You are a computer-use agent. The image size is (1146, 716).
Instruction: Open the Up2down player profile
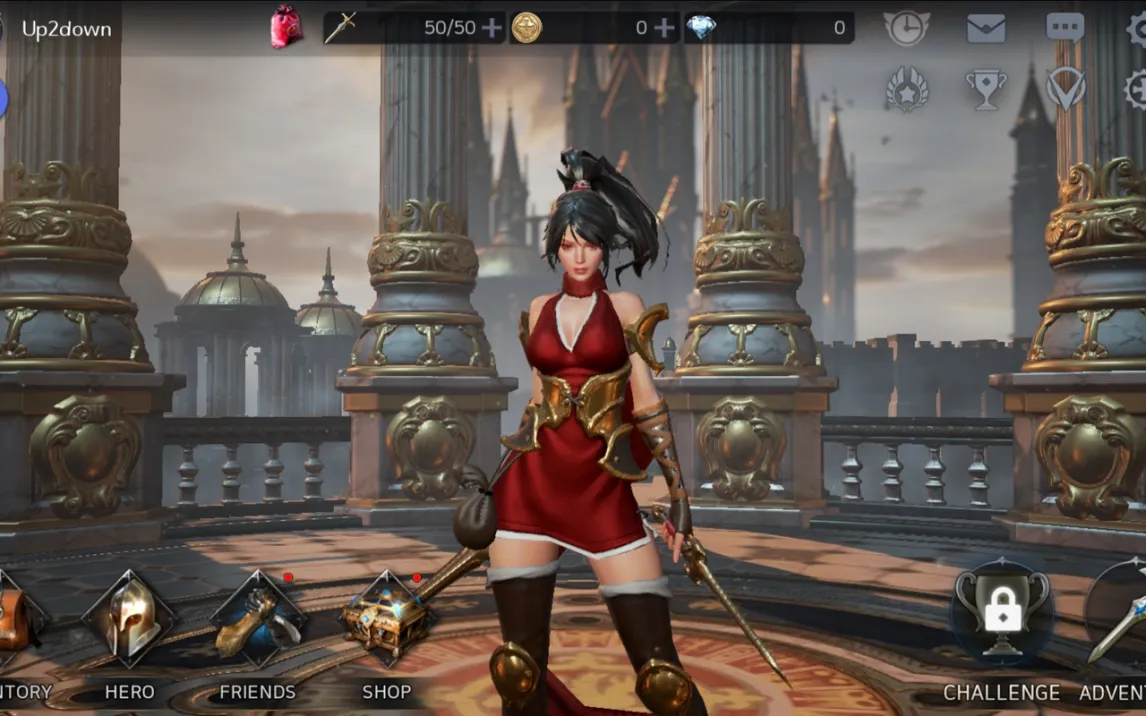65,29
